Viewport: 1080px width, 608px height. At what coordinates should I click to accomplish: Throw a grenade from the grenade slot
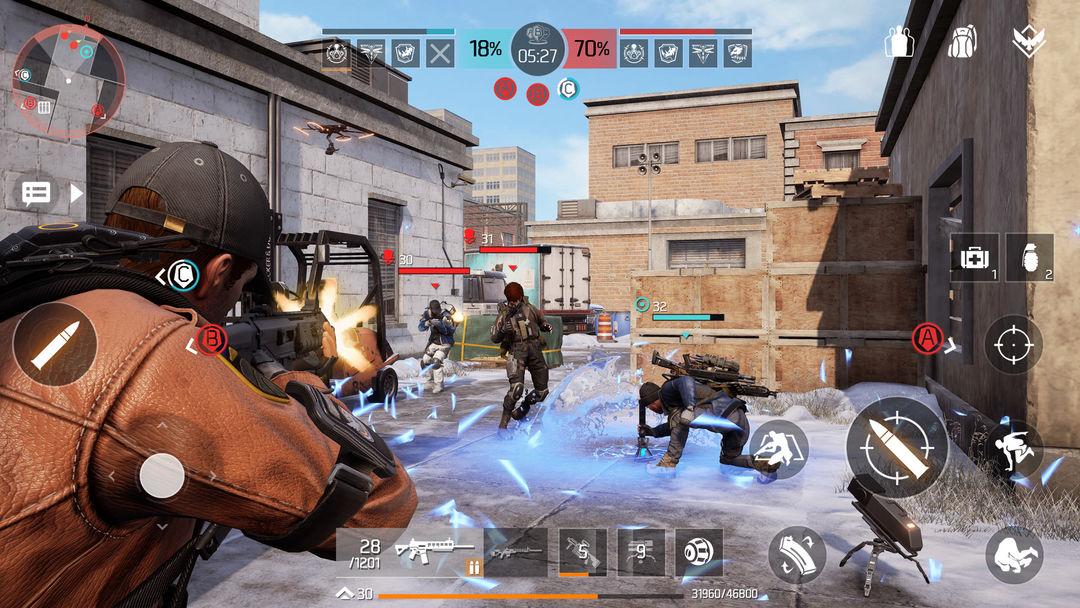click(x=1029, y=258)
